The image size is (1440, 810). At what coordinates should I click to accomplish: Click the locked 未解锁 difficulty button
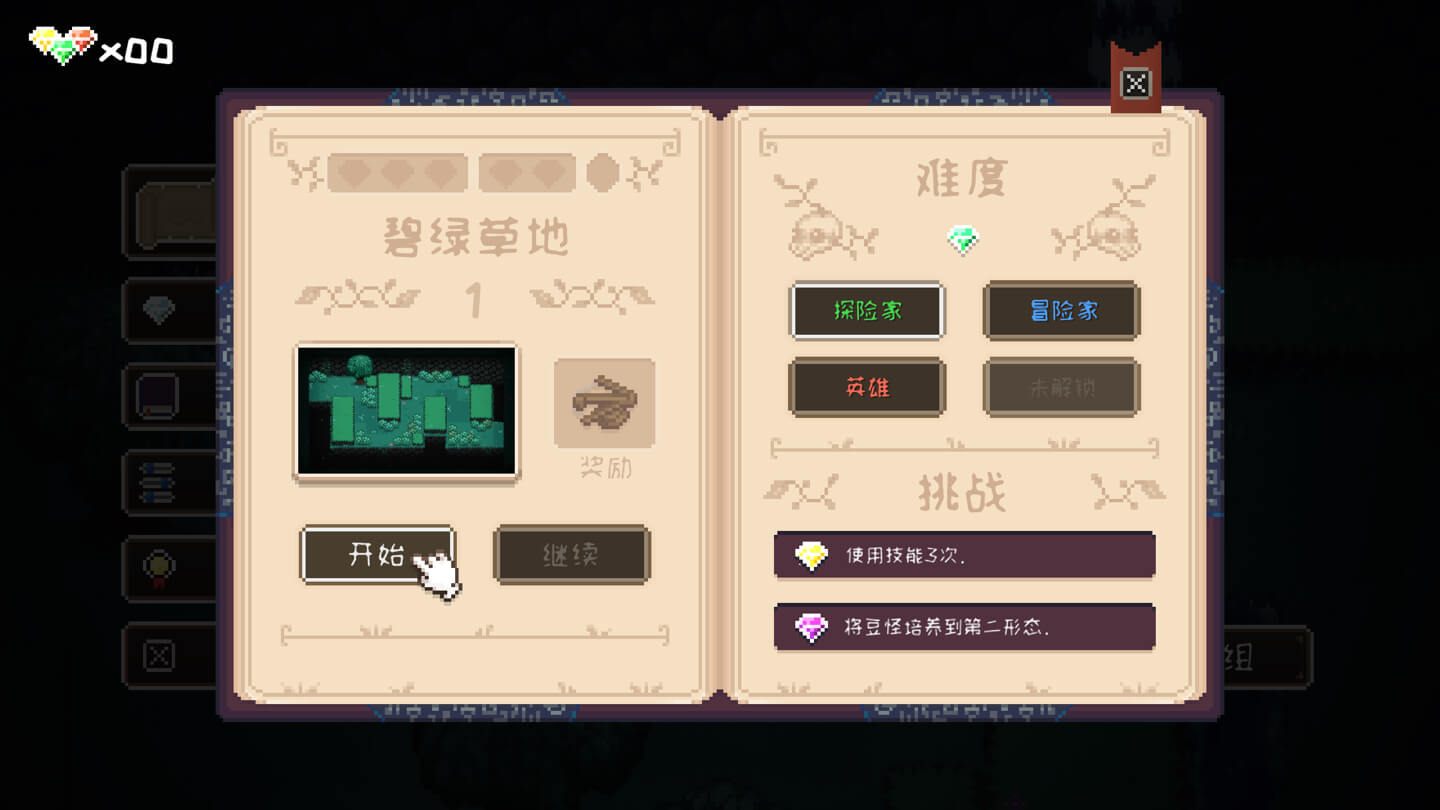click(x=1061, y=387)
